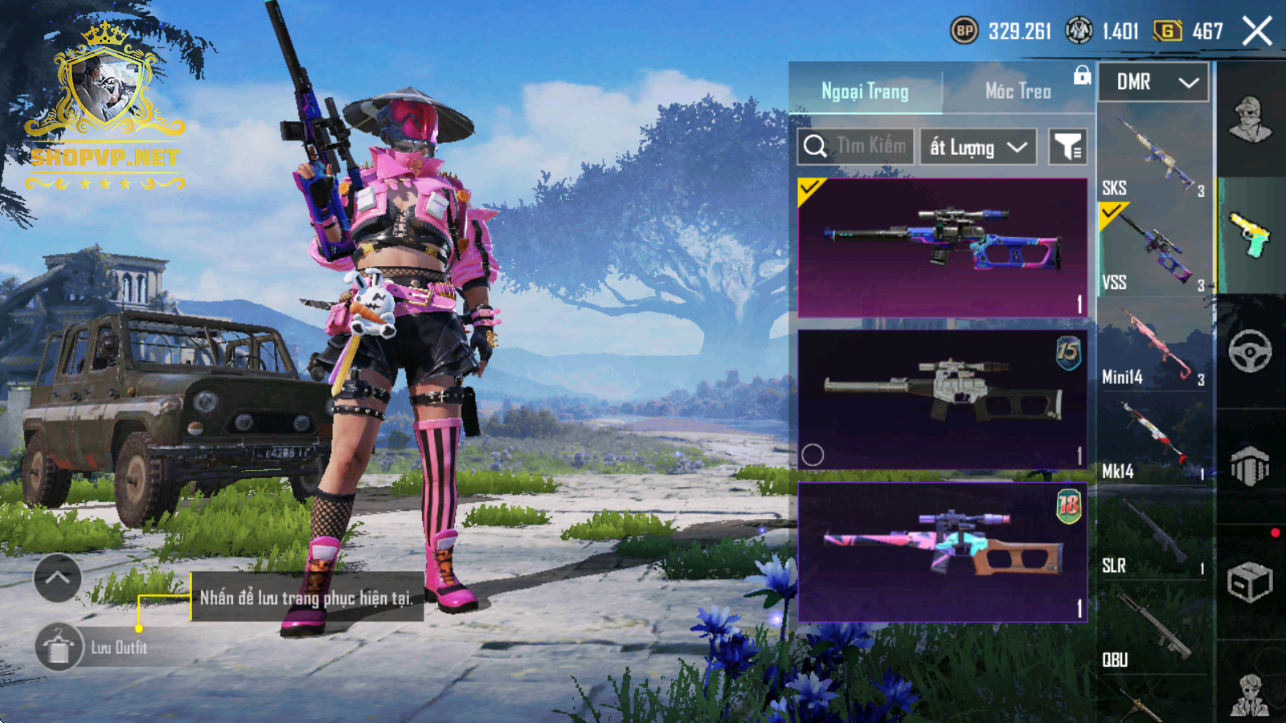Pick the pink VSS skin marked 18
Viewport: 1286px width, 723px height.
tap(942, 552)
